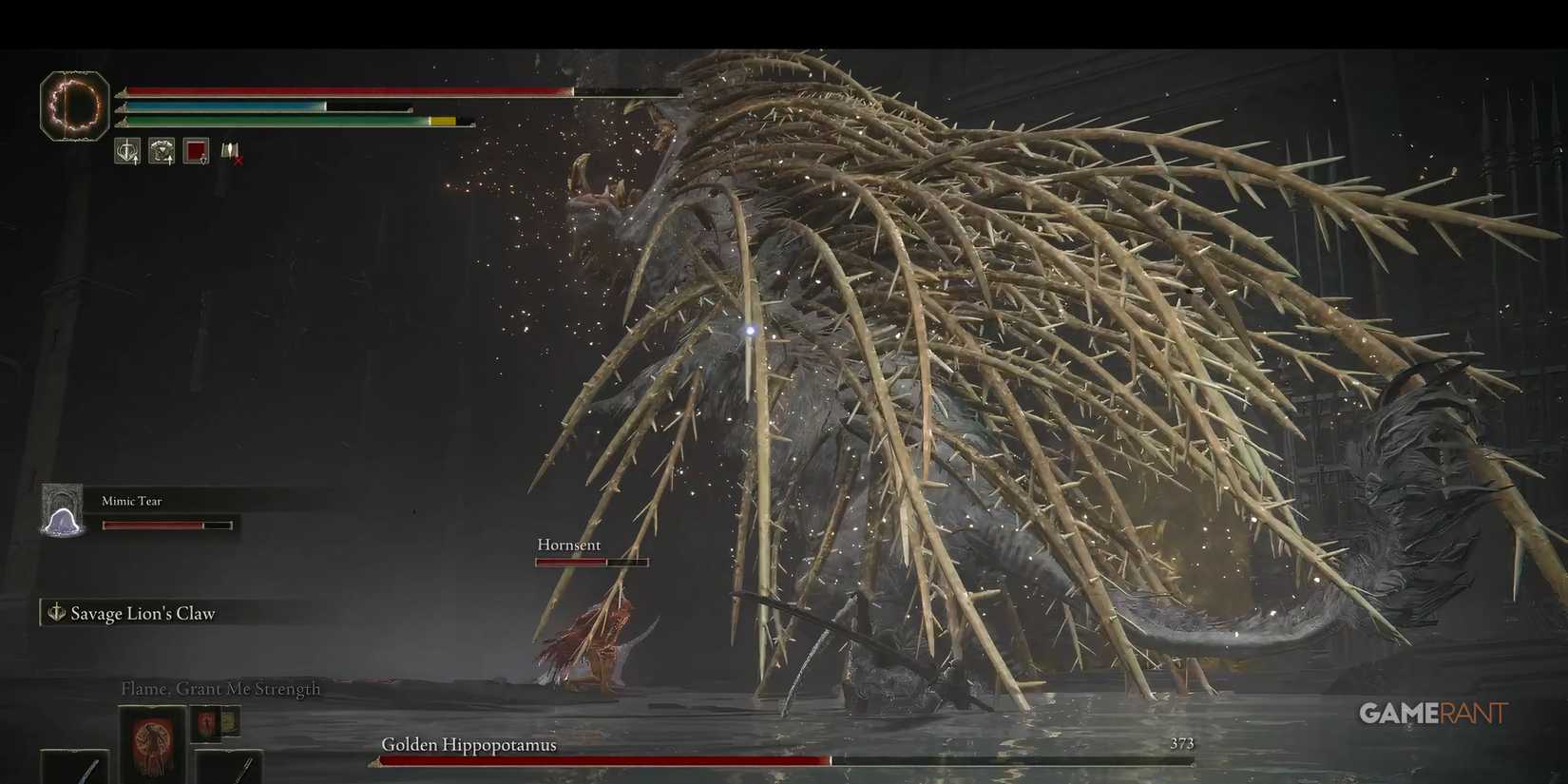Select the equipped talisman thumbnail icon
The width and height of the screenshot is (1568, 784).
tap(229, 723)
